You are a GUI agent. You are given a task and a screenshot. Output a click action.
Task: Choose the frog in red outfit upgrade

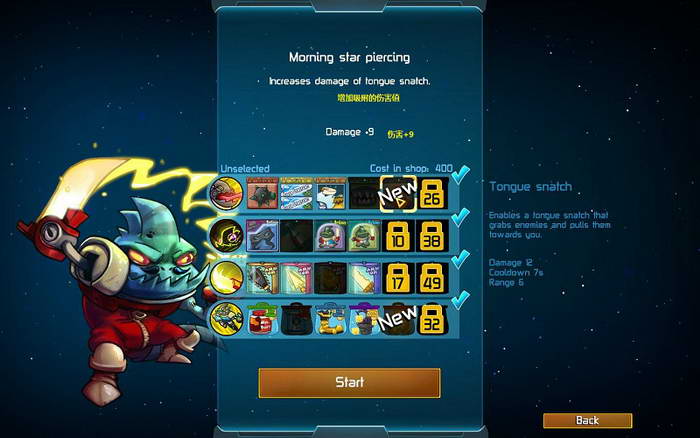(x=329, y=235)
